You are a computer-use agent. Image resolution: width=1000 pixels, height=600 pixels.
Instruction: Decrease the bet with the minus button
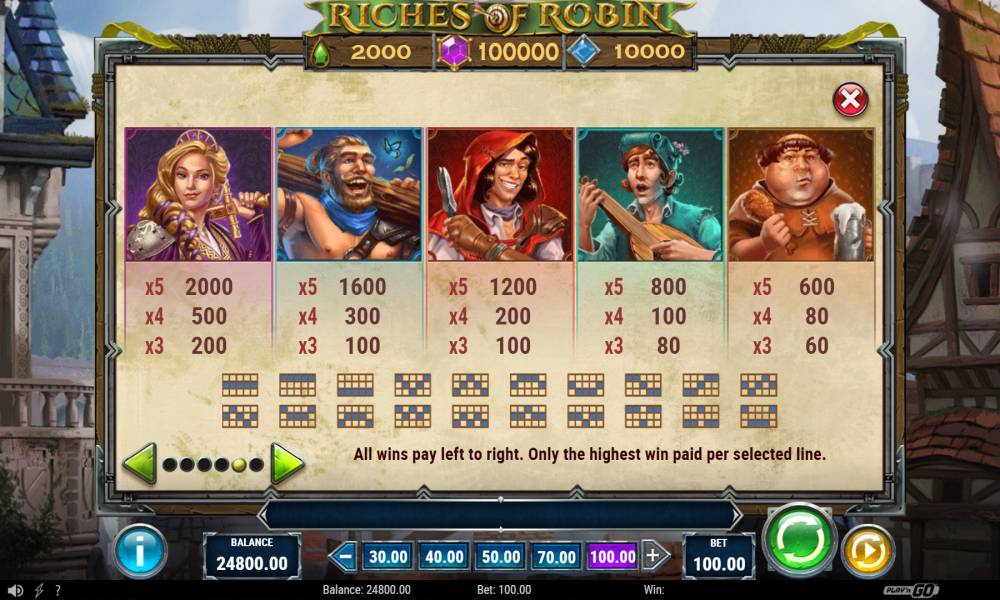click(x=345, y=556)
